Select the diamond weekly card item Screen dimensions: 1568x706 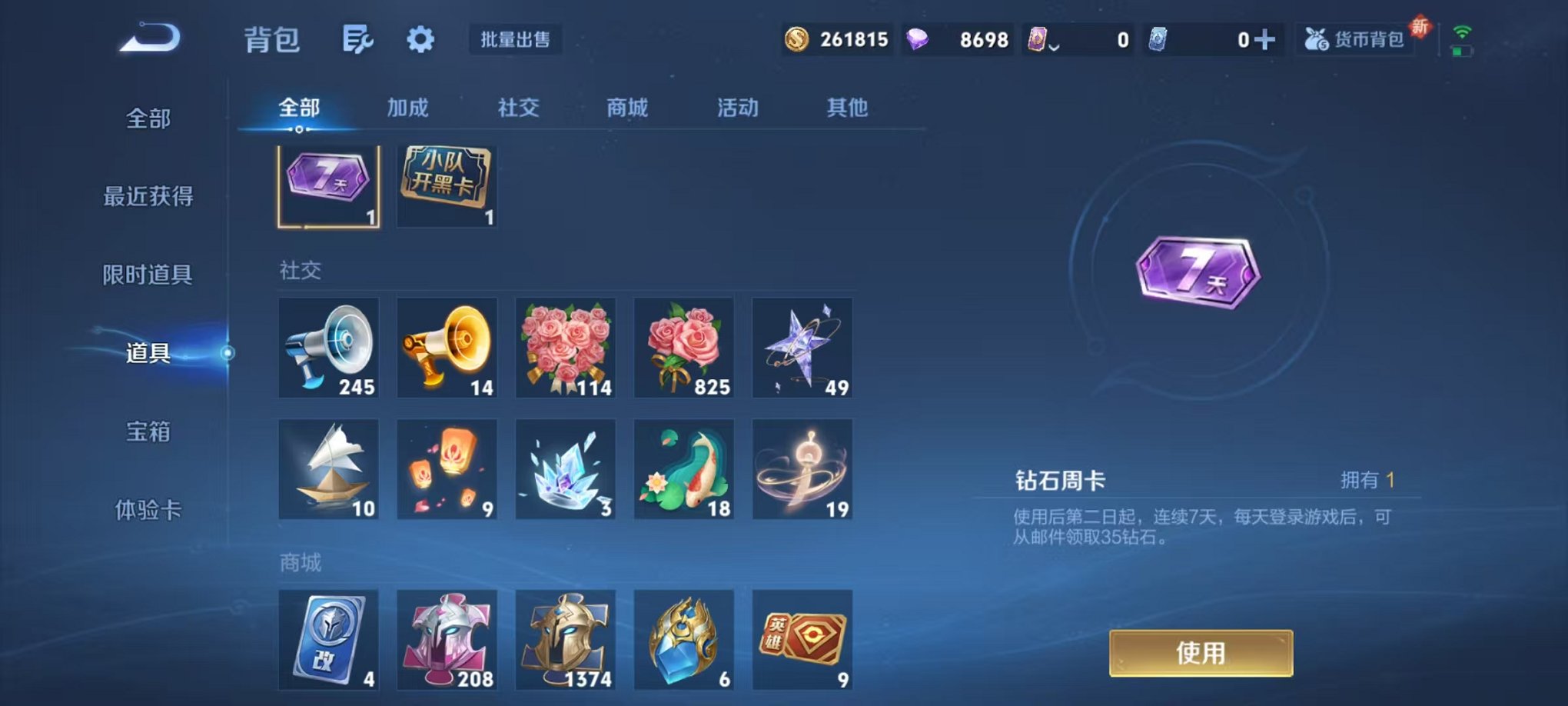click(x=329, y=185)
